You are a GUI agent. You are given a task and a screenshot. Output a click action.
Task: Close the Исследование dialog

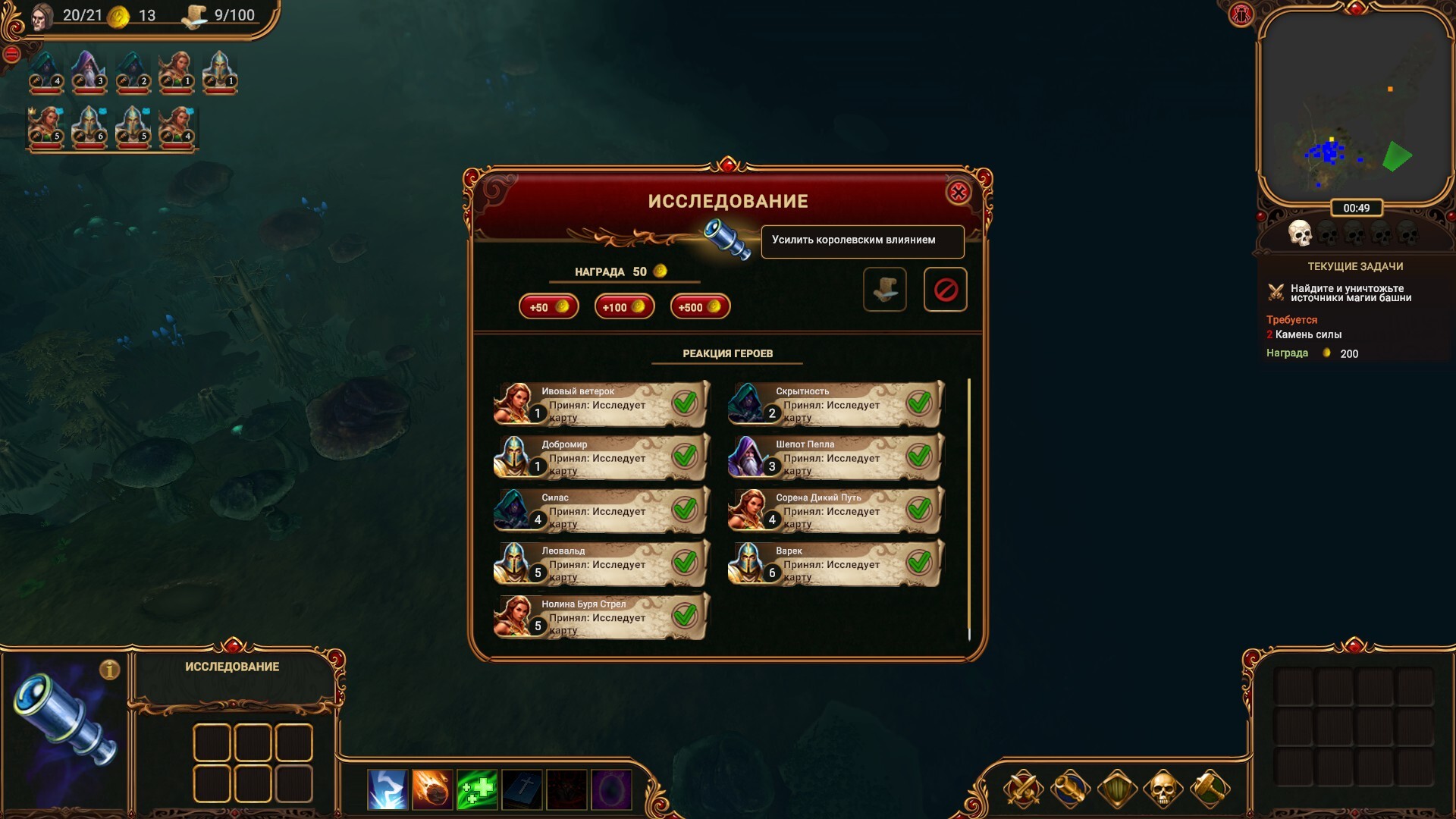[x=959, y=193]
